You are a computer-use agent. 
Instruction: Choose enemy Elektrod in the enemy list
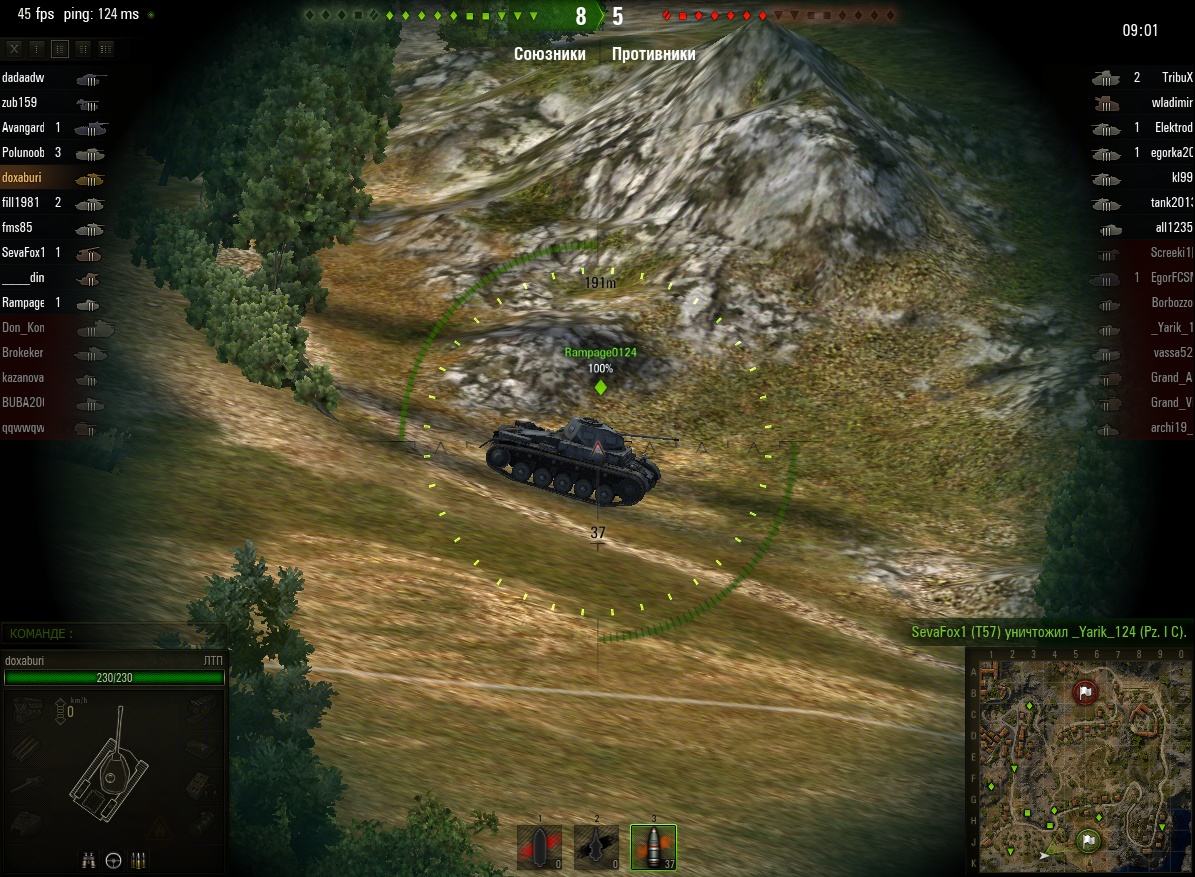point(1173,128)
